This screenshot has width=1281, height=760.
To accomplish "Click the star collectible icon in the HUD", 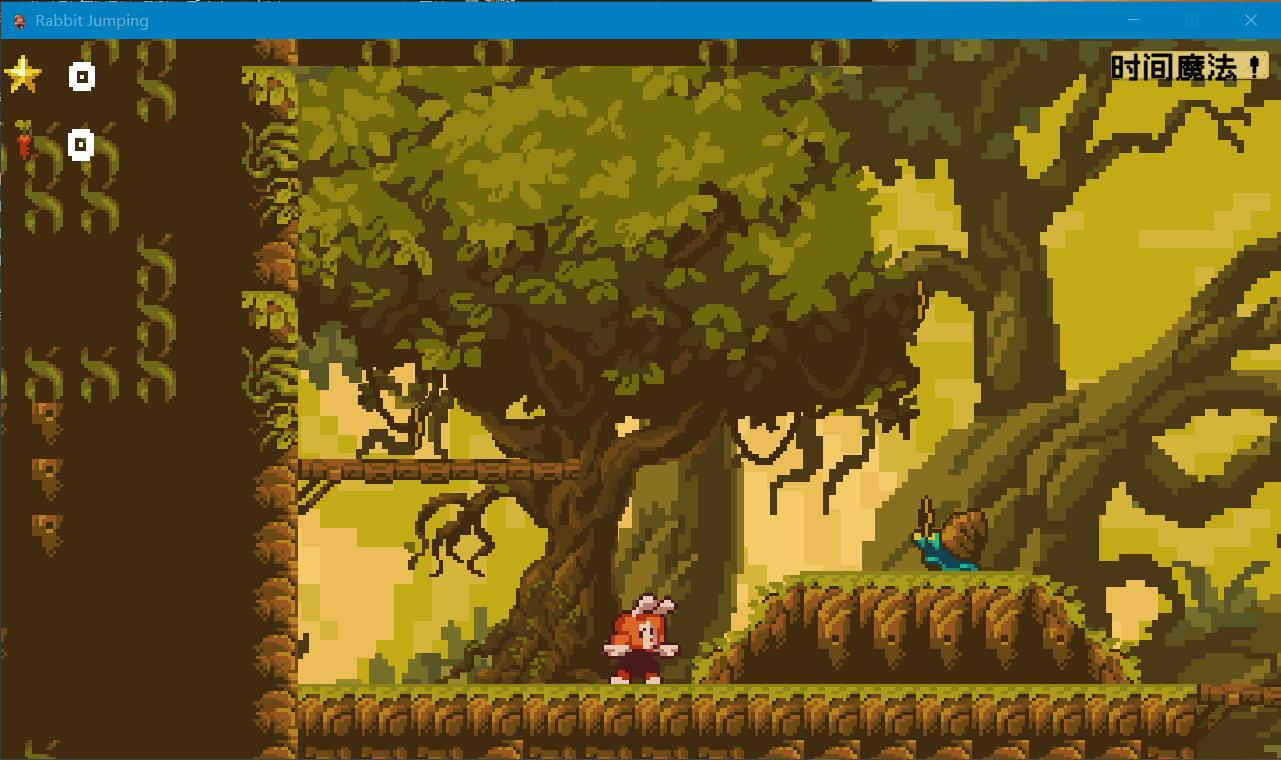I will point(22,72).
